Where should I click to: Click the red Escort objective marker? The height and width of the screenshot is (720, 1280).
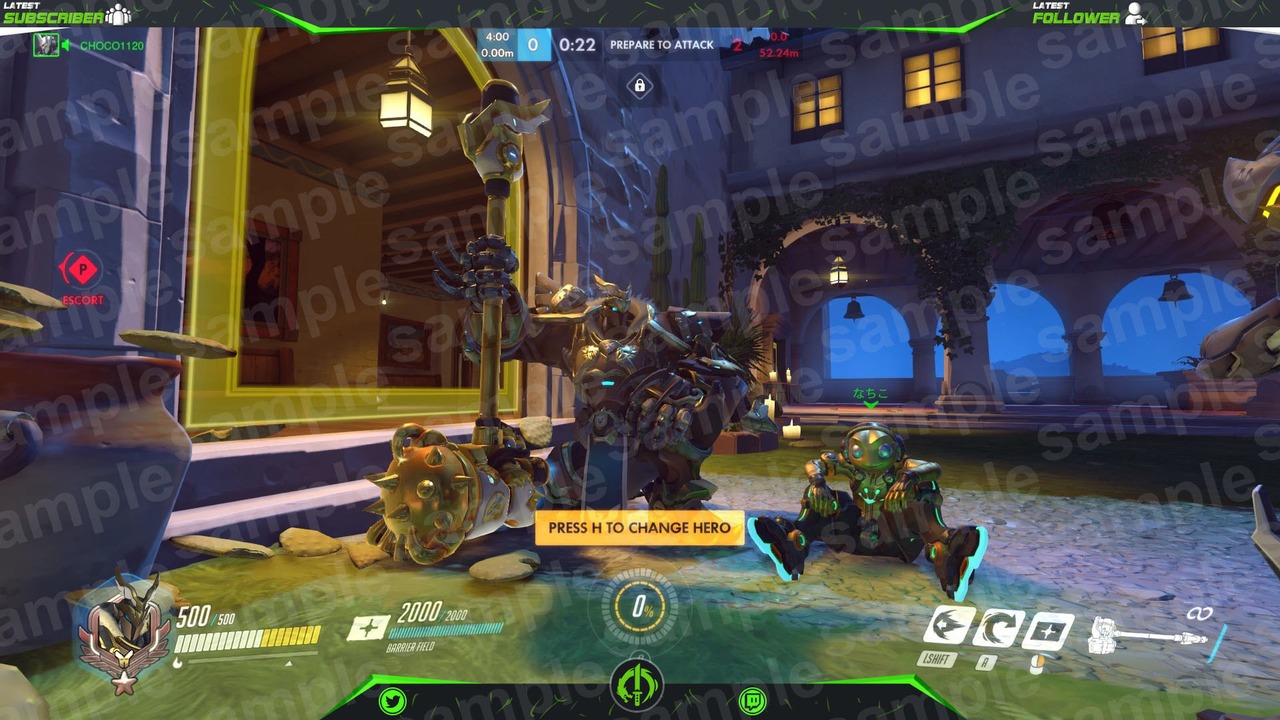point(82,270)
